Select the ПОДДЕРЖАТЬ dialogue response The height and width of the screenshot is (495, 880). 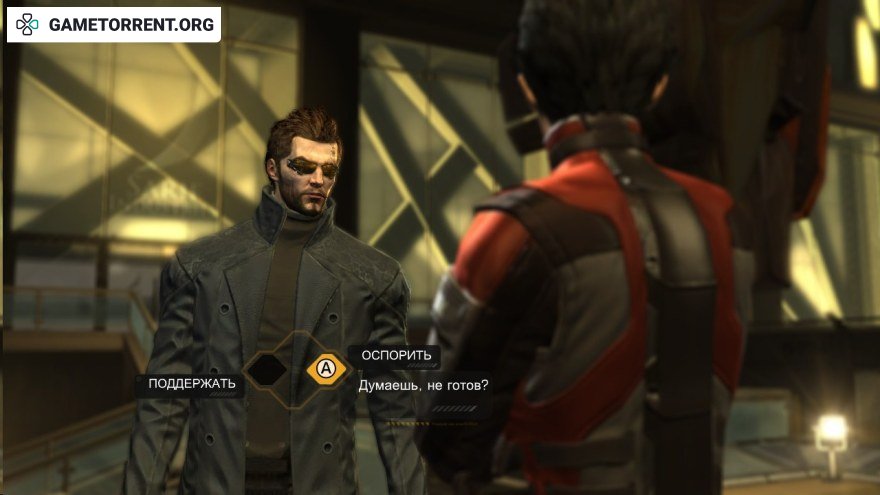(192, 383)
